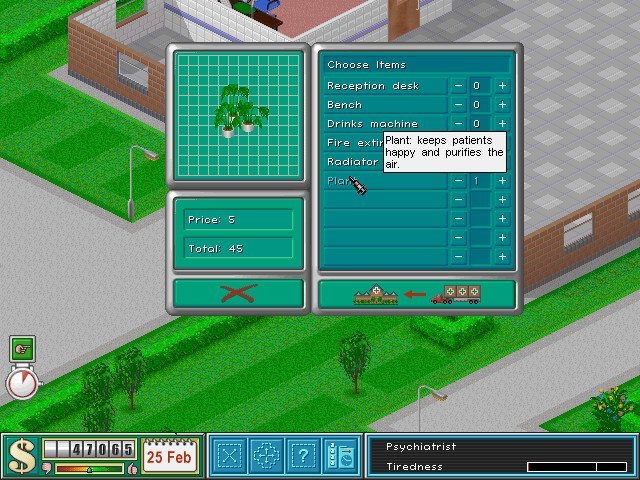This screenshot has height=480, width=640.
Task: Open the build room toolbar button
Action: pyautogui.click(x=231, y=456)
